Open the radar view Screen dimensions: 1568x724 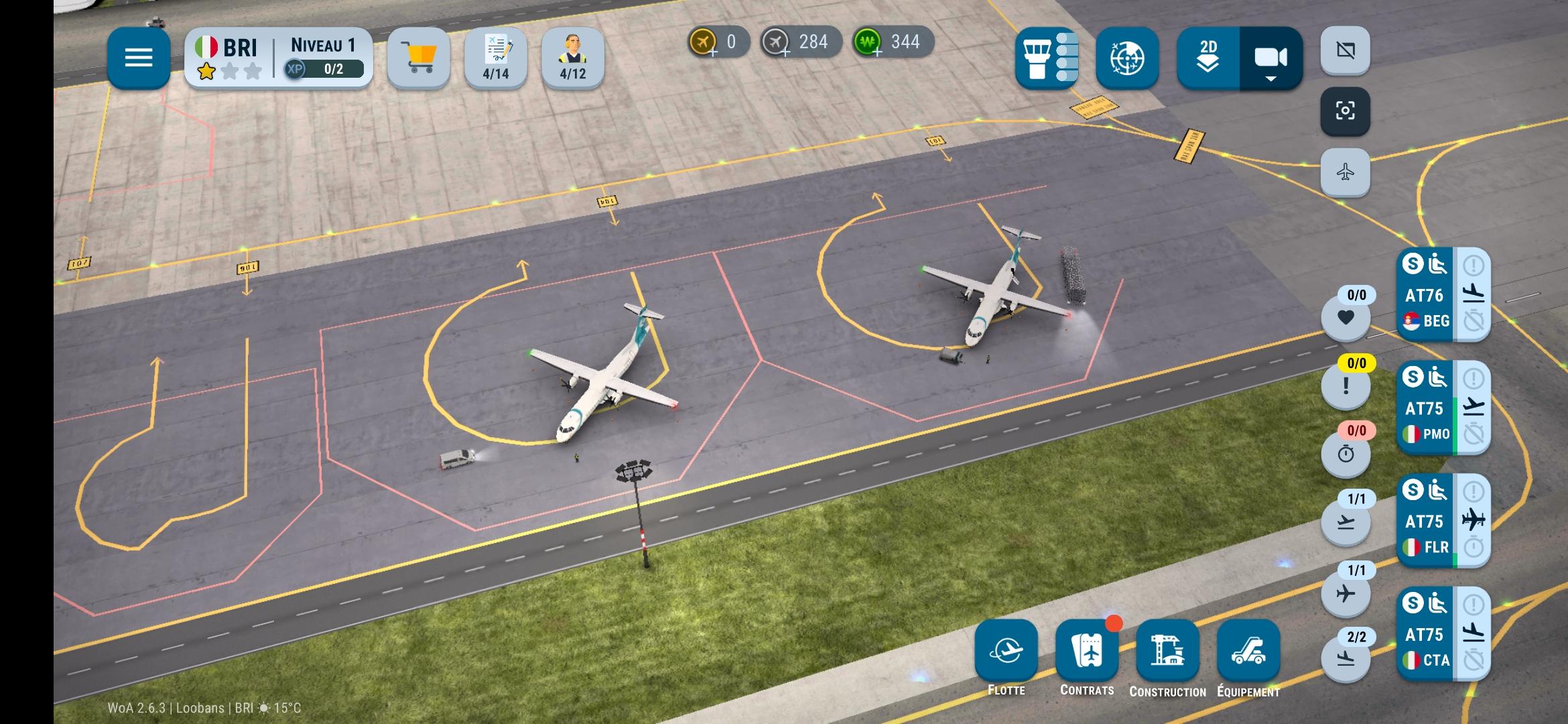tap(1127, 58)
